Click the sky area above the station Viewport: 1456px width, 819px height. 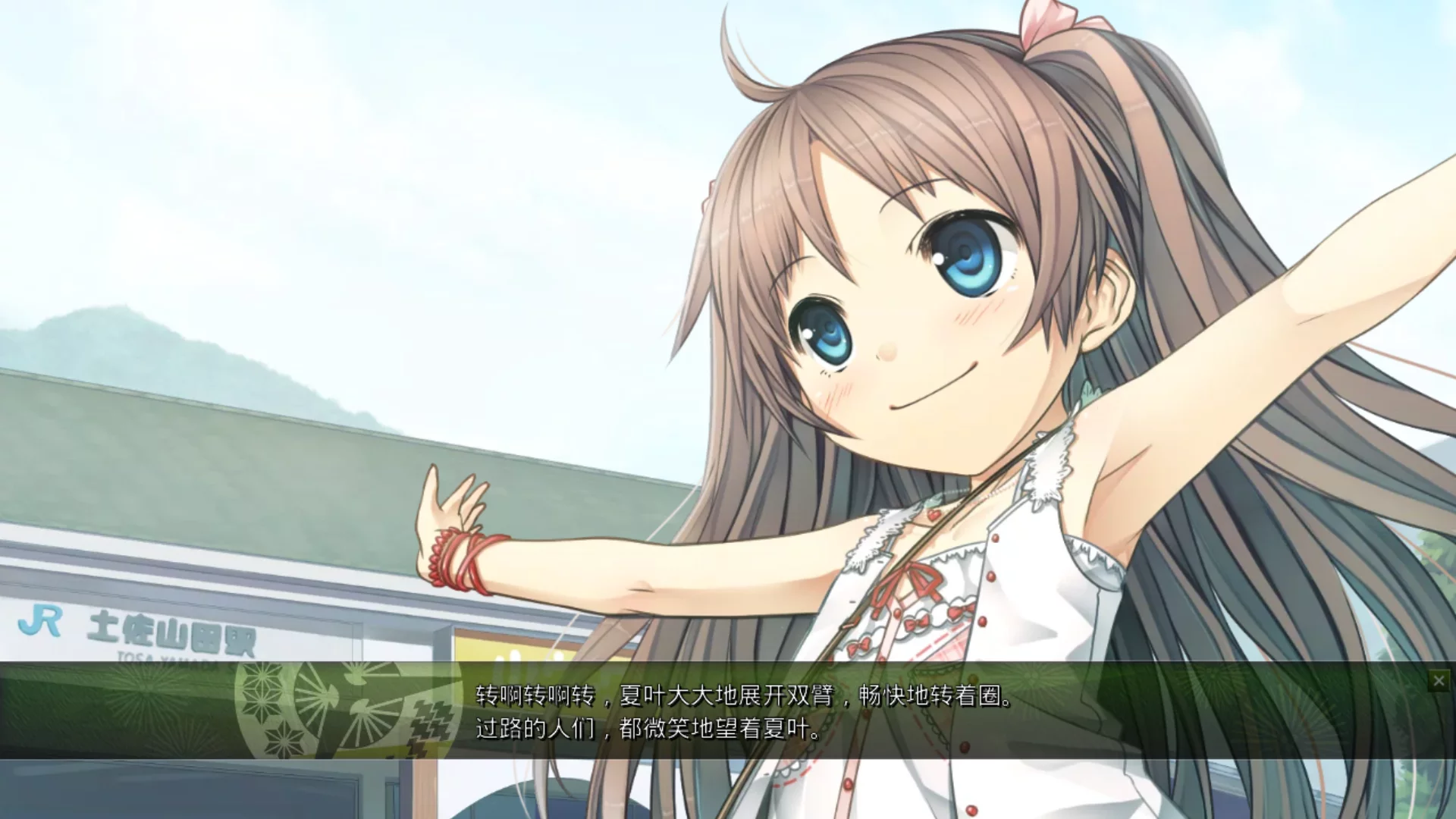pos(303,152)
